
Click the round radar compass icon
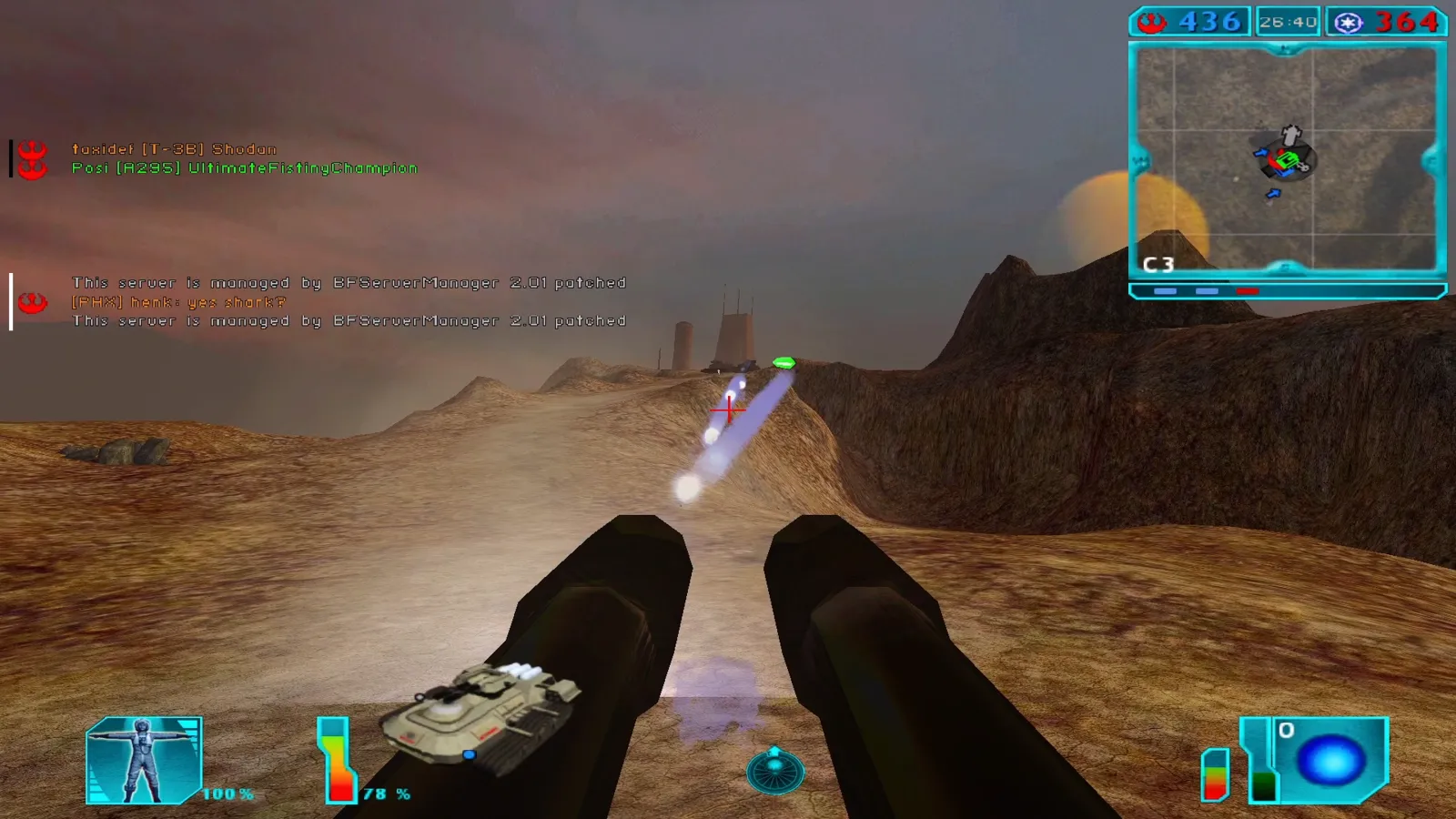tap(774, 771)
